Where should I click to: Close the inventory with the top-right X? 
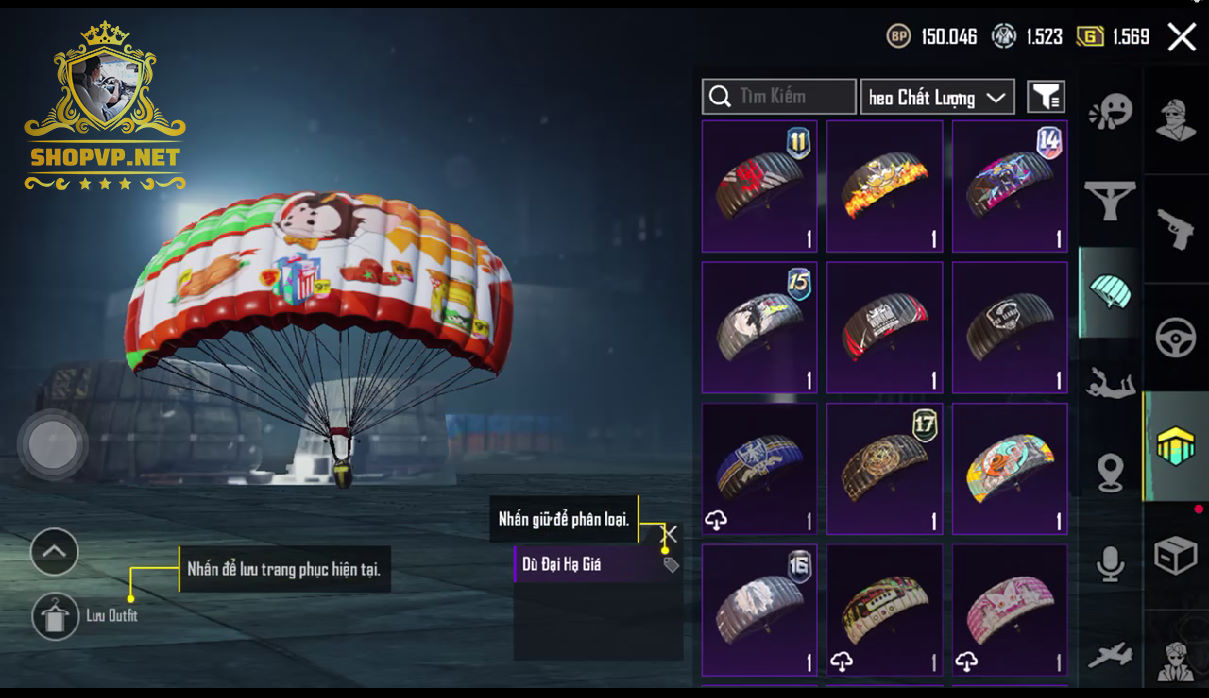pyautogui.click(x=1181, y=38)
